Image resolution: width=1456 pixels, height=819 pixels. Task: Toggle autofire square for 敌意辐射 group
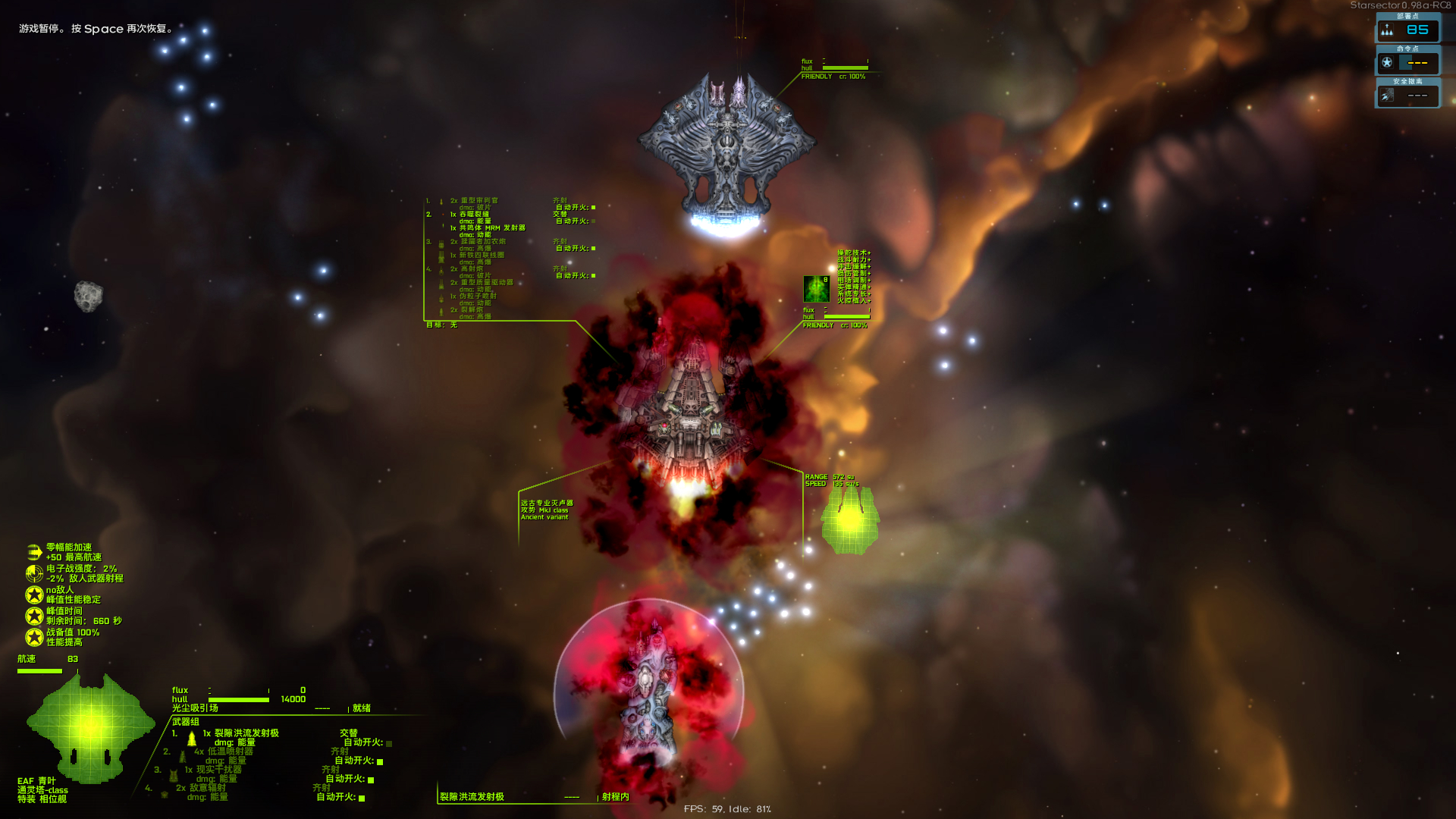(362, 798)
